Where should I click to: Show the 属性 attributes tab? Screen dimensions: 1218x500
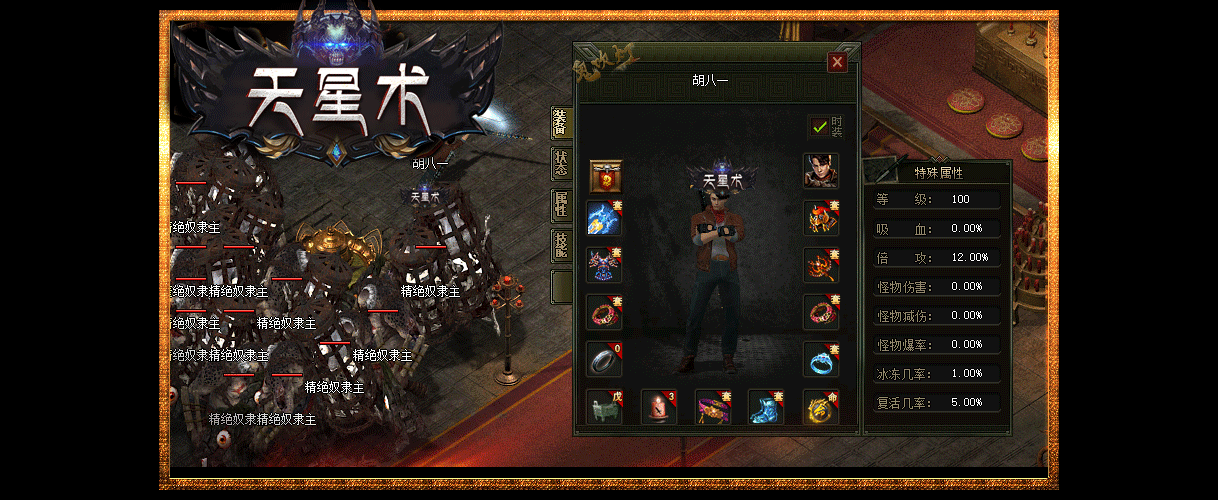pyautogui.click(x=561, y=205)
